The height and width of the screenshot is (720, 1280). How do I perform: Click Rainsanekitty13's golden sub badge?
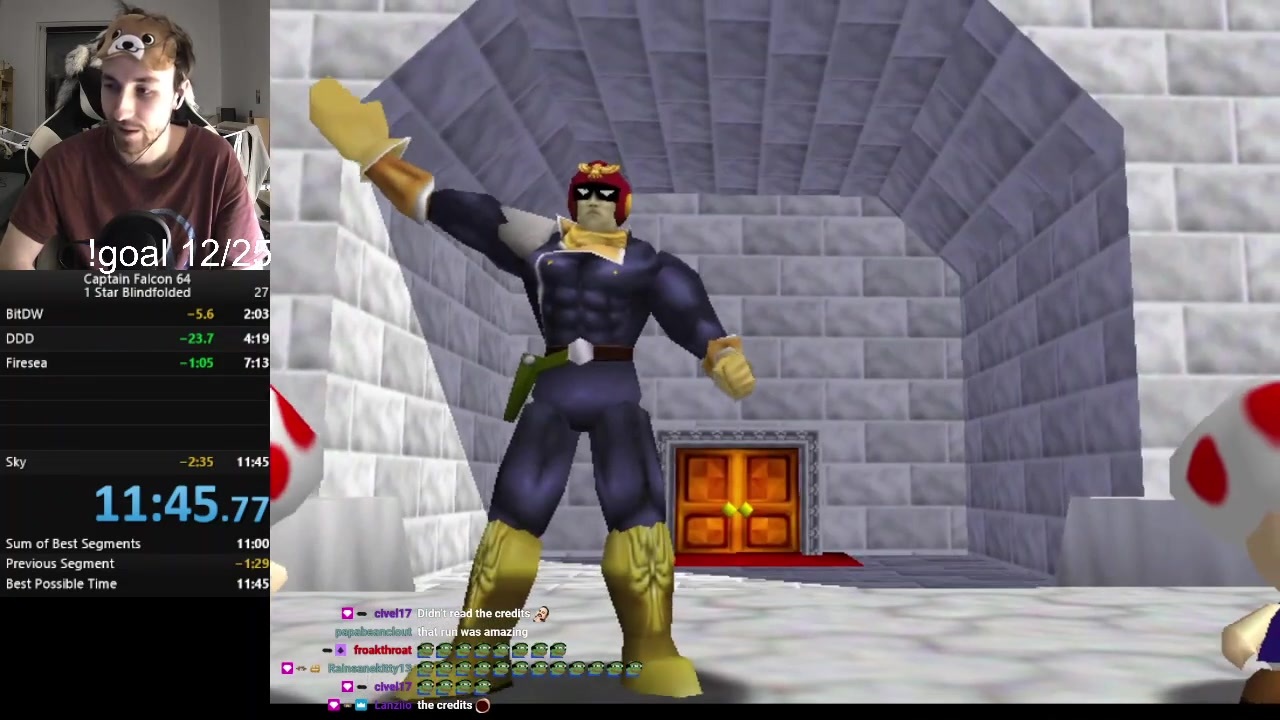pos(314,669)
